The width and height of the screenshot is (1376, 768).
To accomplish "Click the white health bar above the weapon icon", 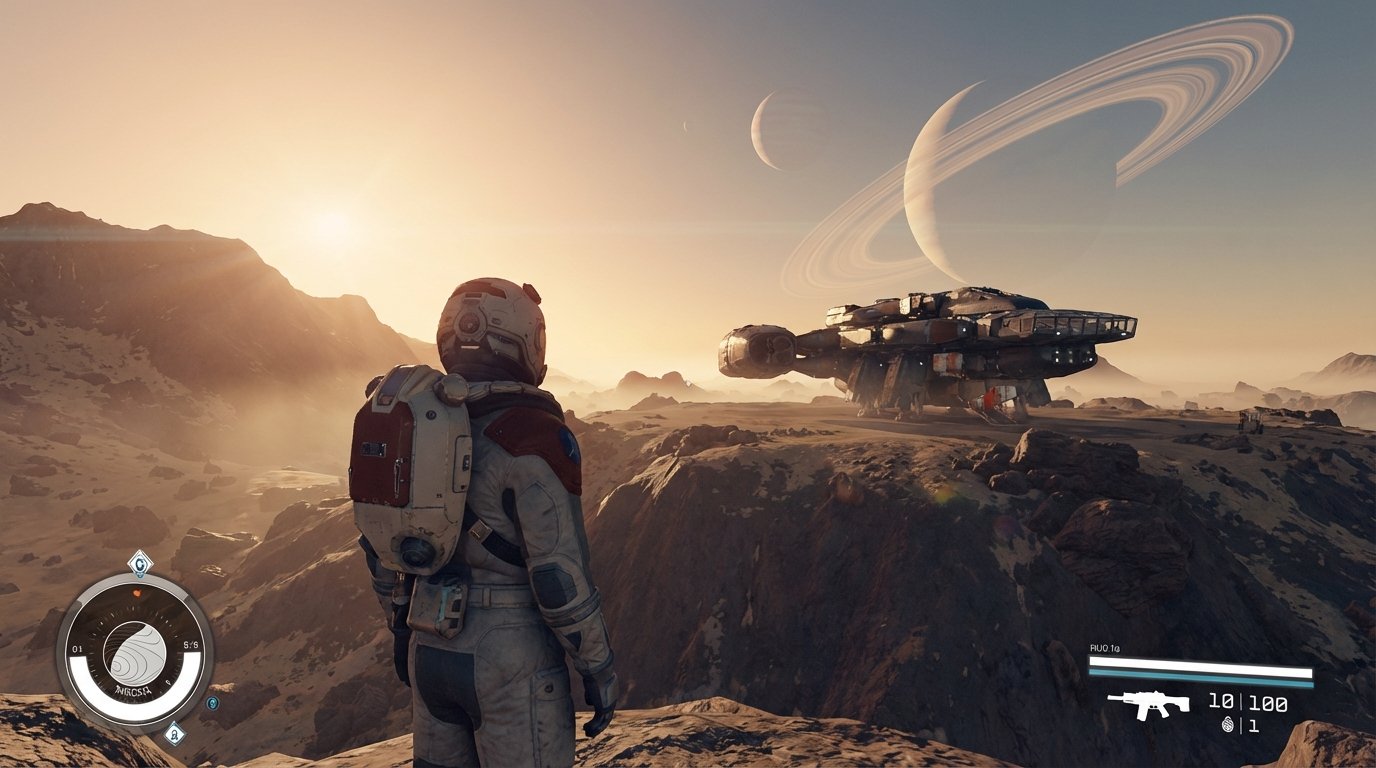I will pos(1200,662).
